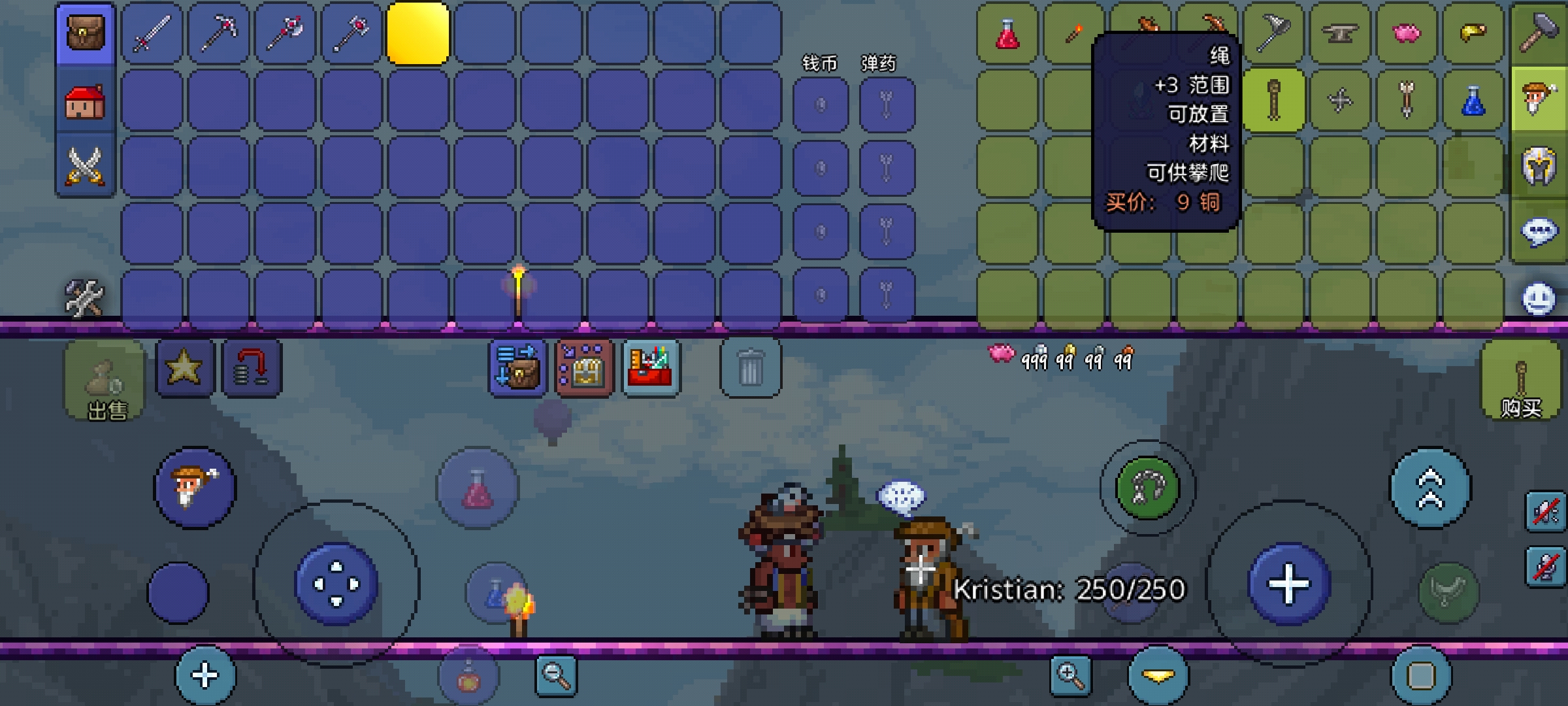This screenshot has height=706, width=1568.
Task: Choose the piggy bank in the merchant shop
Action: tap(1407, 33)
